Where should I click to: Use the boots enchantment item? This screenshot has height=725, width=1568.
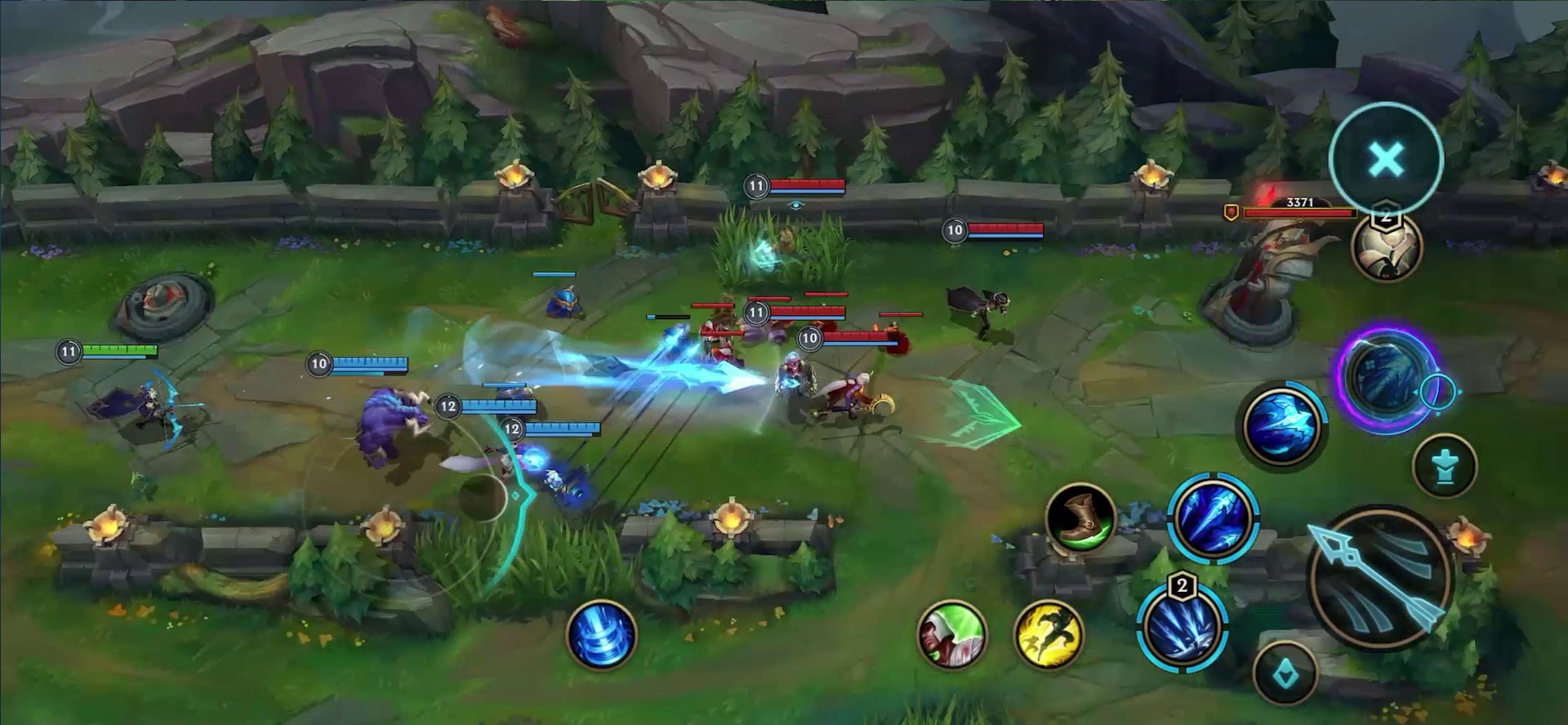(x=1080, y=520)
